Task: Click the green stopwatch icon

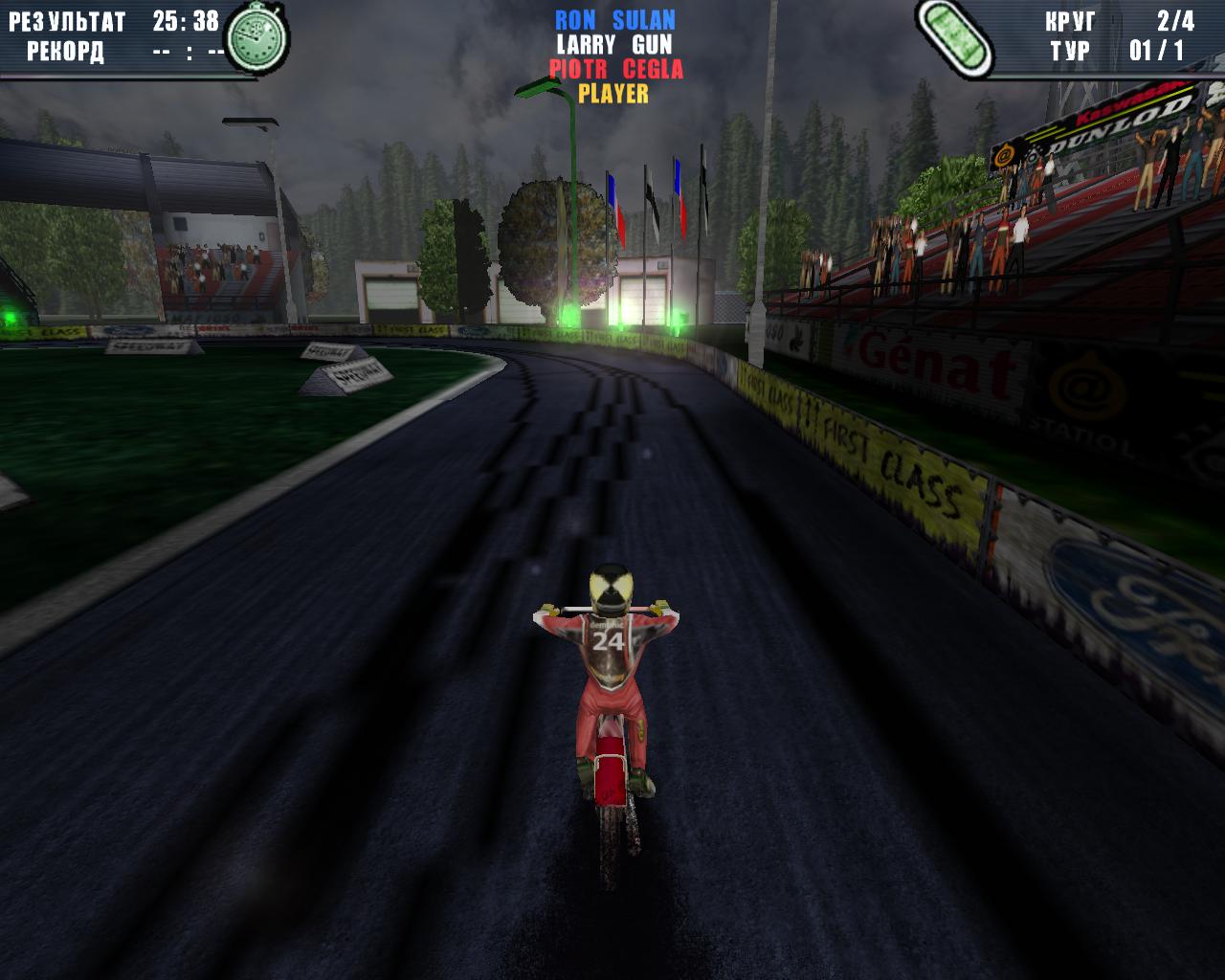Action: point(257,38)
